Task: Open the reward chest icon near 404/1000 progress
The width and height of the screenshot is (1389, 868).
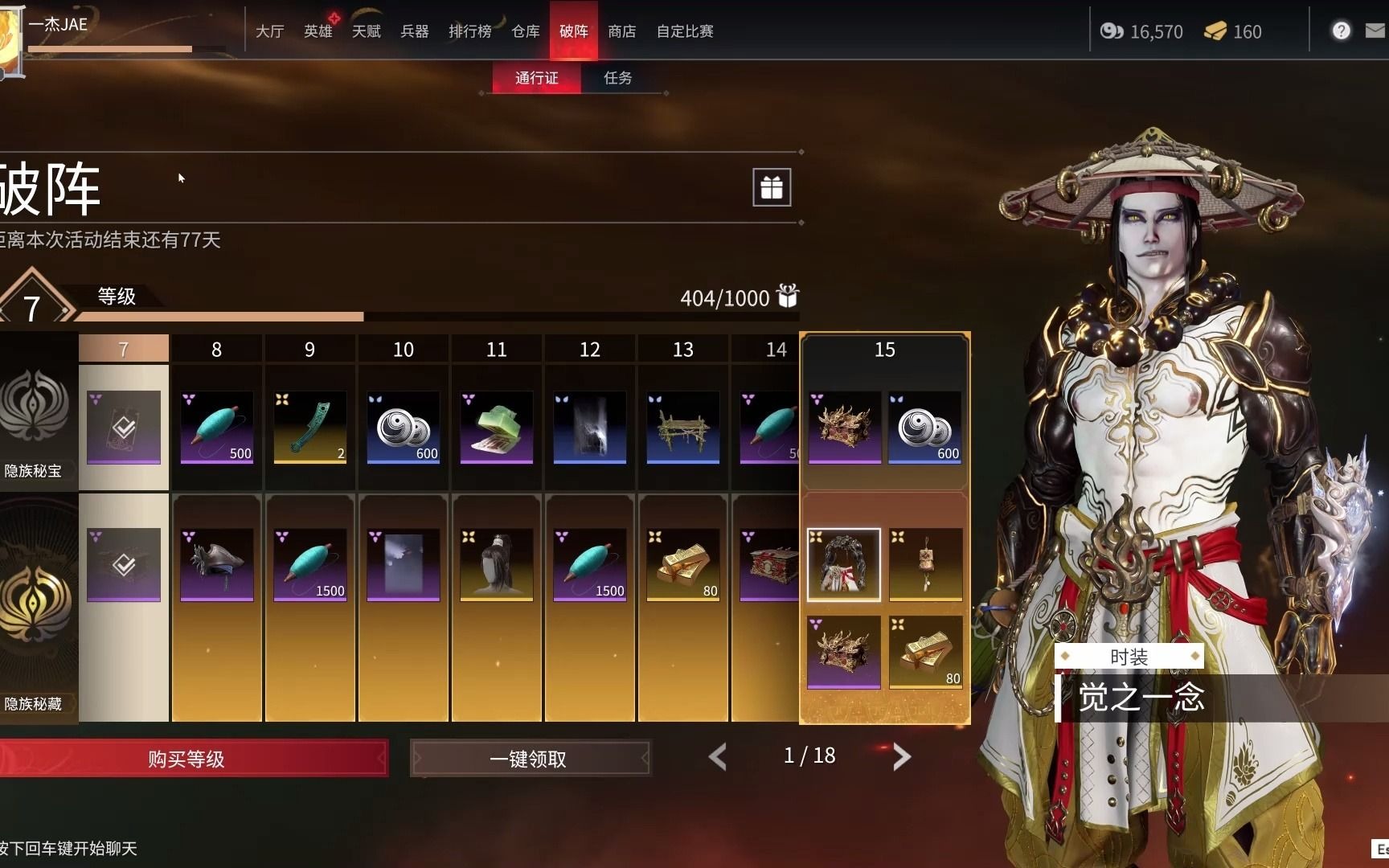Action: pyautogui.click(x=789, y=297)
